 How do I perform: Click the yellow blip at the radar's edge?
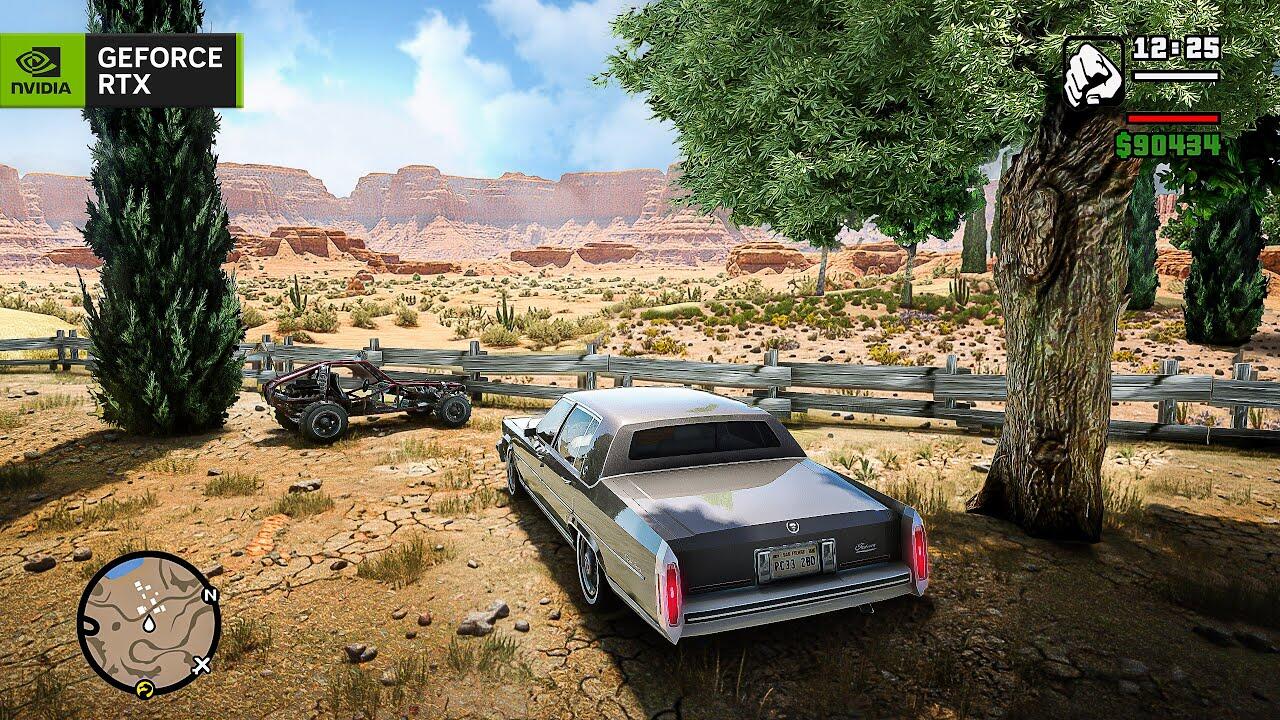[144, 688]
